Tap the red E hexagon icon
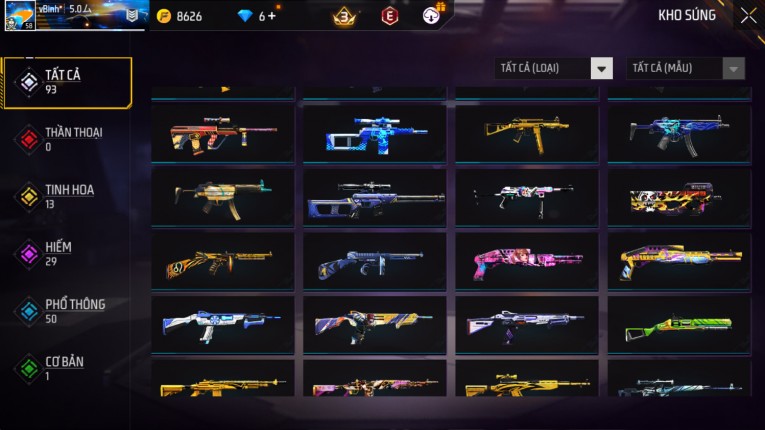Image resolution: width=765 pixels, height=430 pixels. pyautogui.click(x=389, y=16)
